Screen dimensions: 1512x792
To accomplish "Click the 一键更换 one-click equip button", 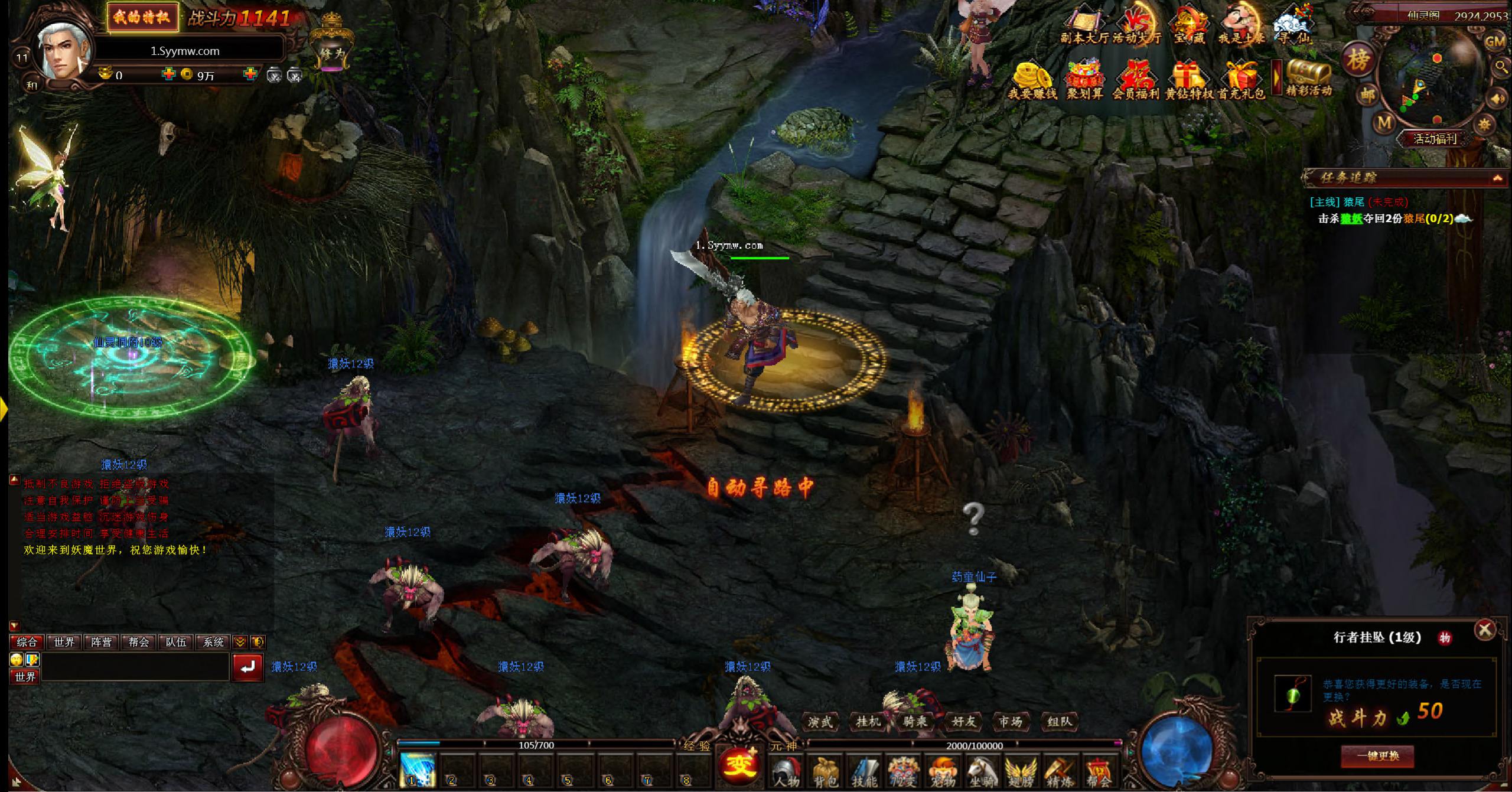I will coord(1377,756).
